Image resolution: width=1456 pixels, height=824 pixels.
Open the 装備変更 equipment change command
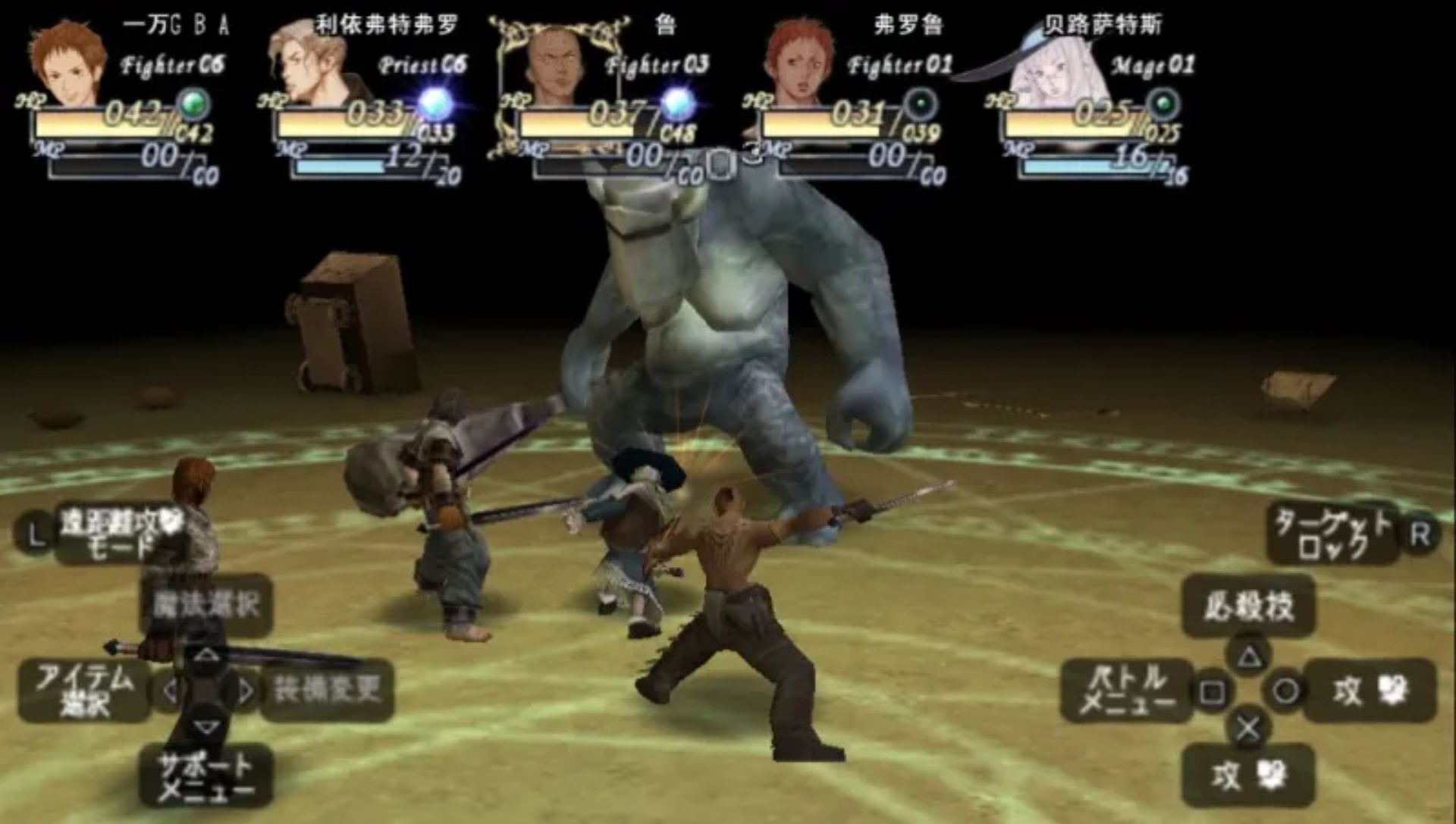327,690
